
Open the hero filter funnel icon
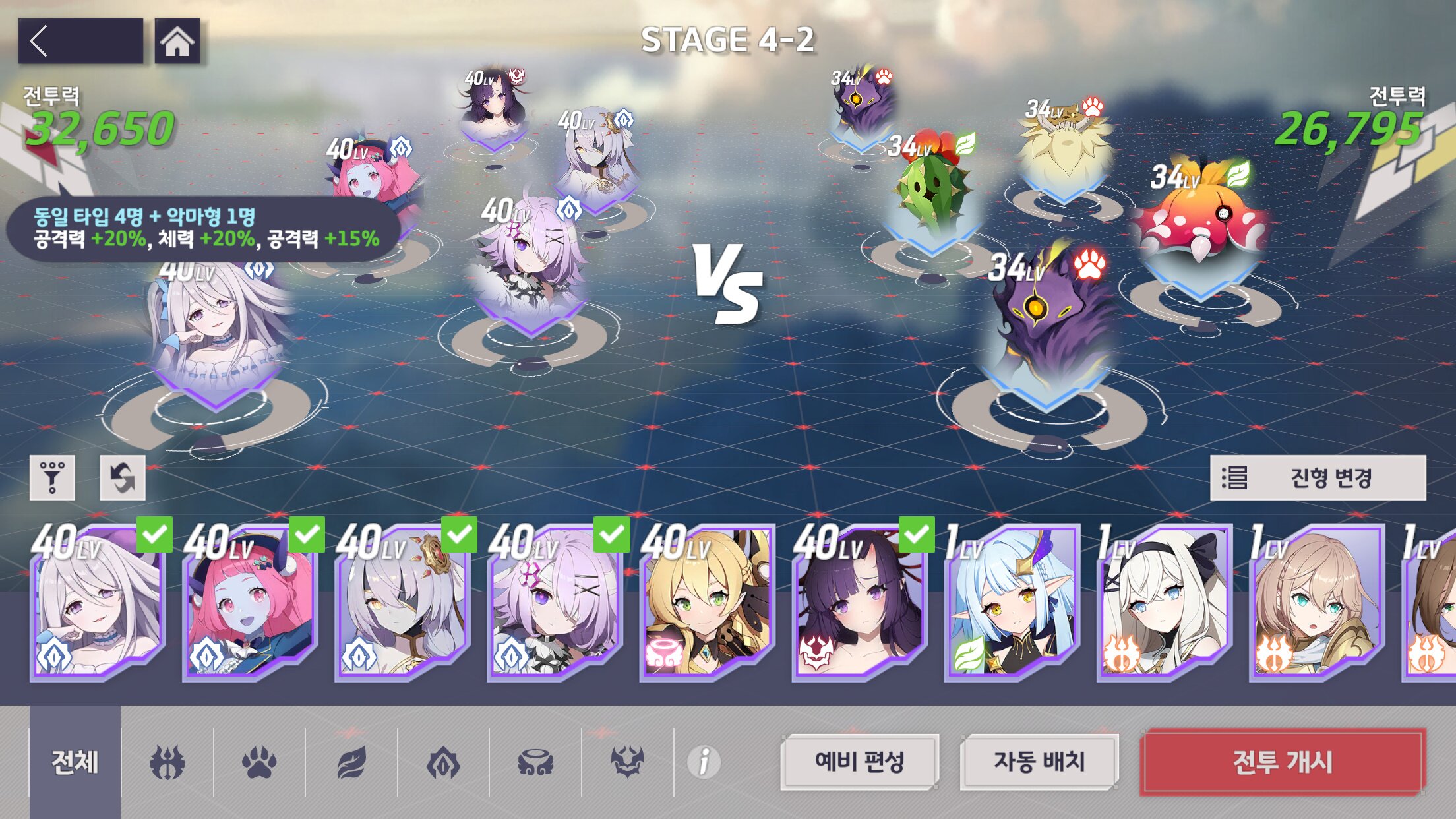point(52,477)
